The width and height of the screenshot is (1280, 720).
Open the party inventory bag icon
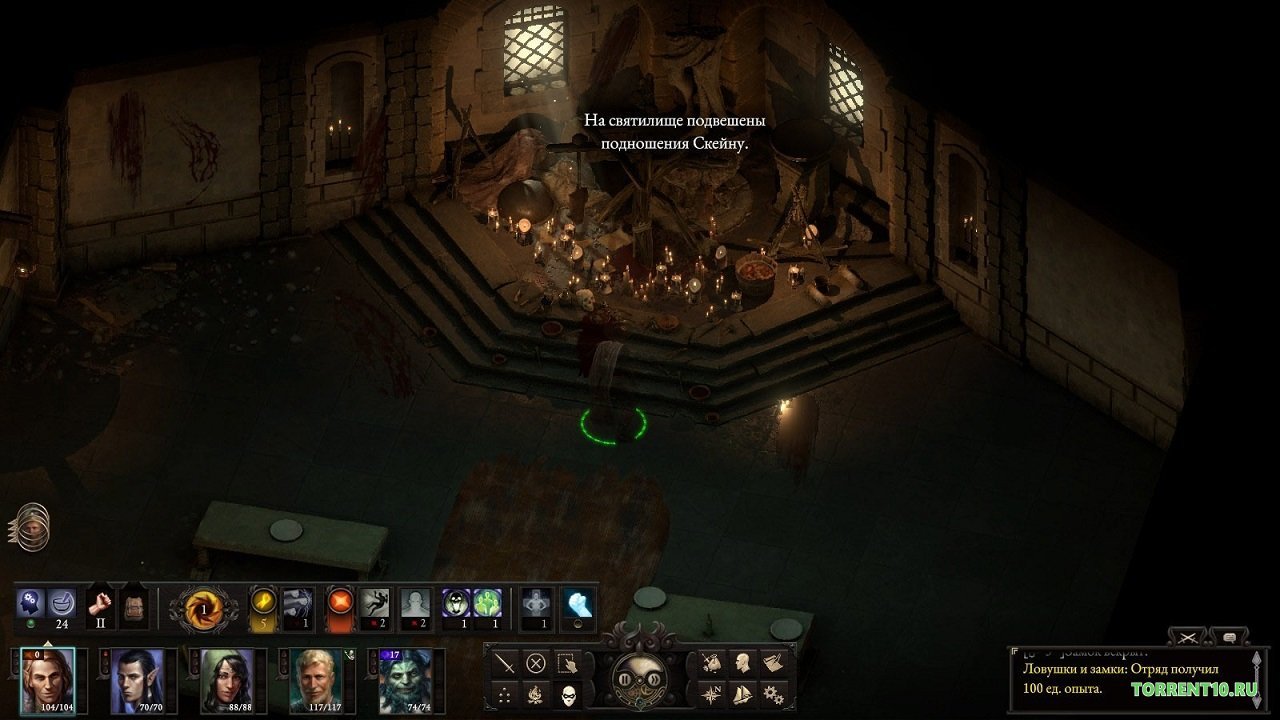(710, 660)
